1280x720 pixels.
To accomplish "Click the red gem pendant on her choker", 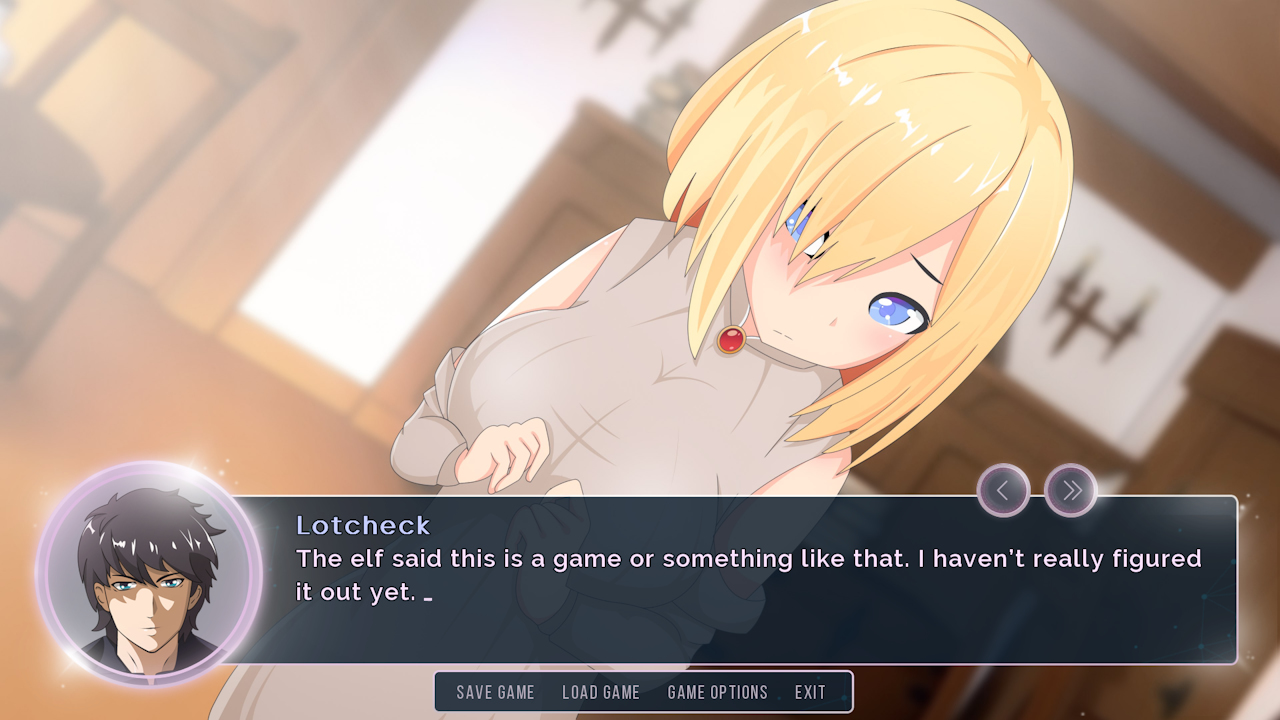I will pyautogui.click(x=729, y=339).
